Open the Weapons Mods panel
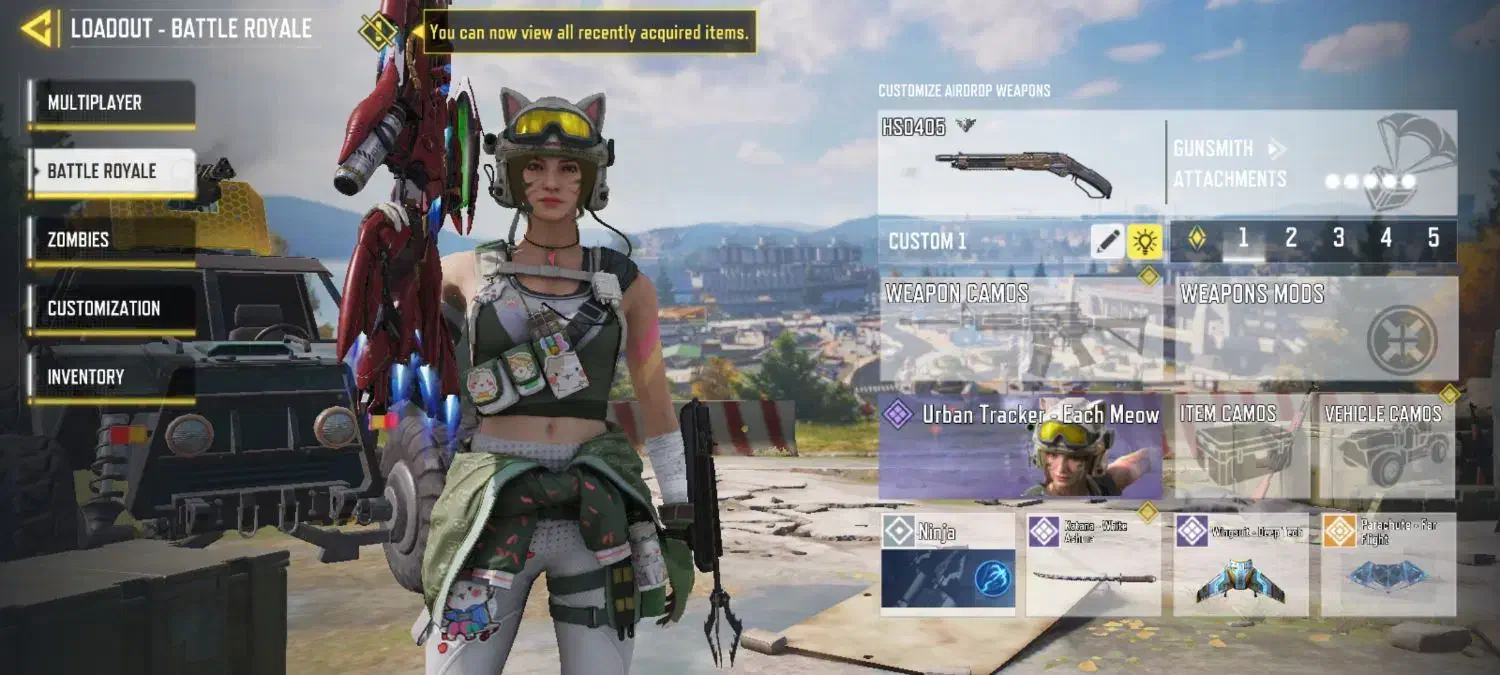1500x675 pixels. [1316, 330]
